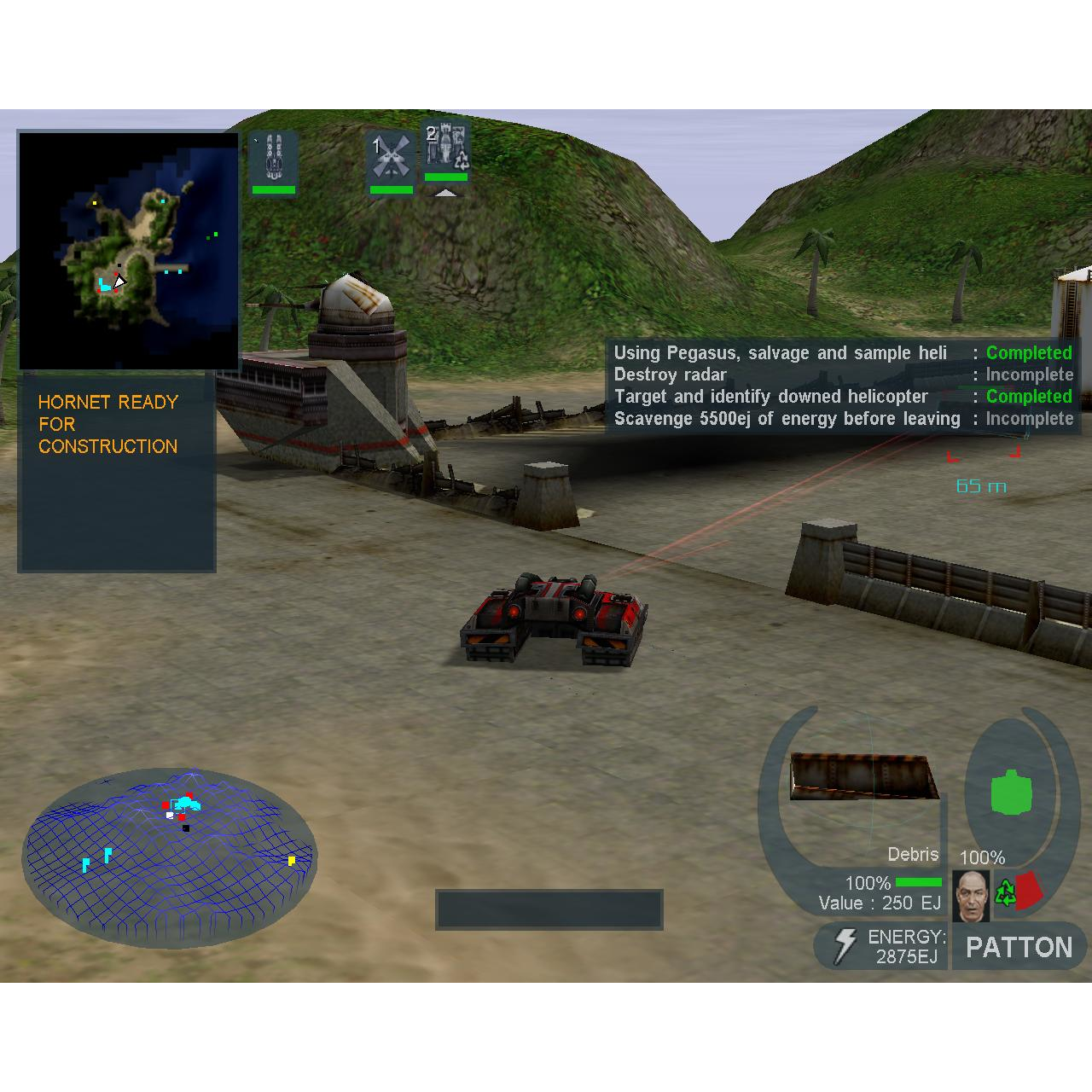This screenshot has width=1092, height=1092.
Task: Click the Debris item image in the salvage panel
Action: [863, 776]
